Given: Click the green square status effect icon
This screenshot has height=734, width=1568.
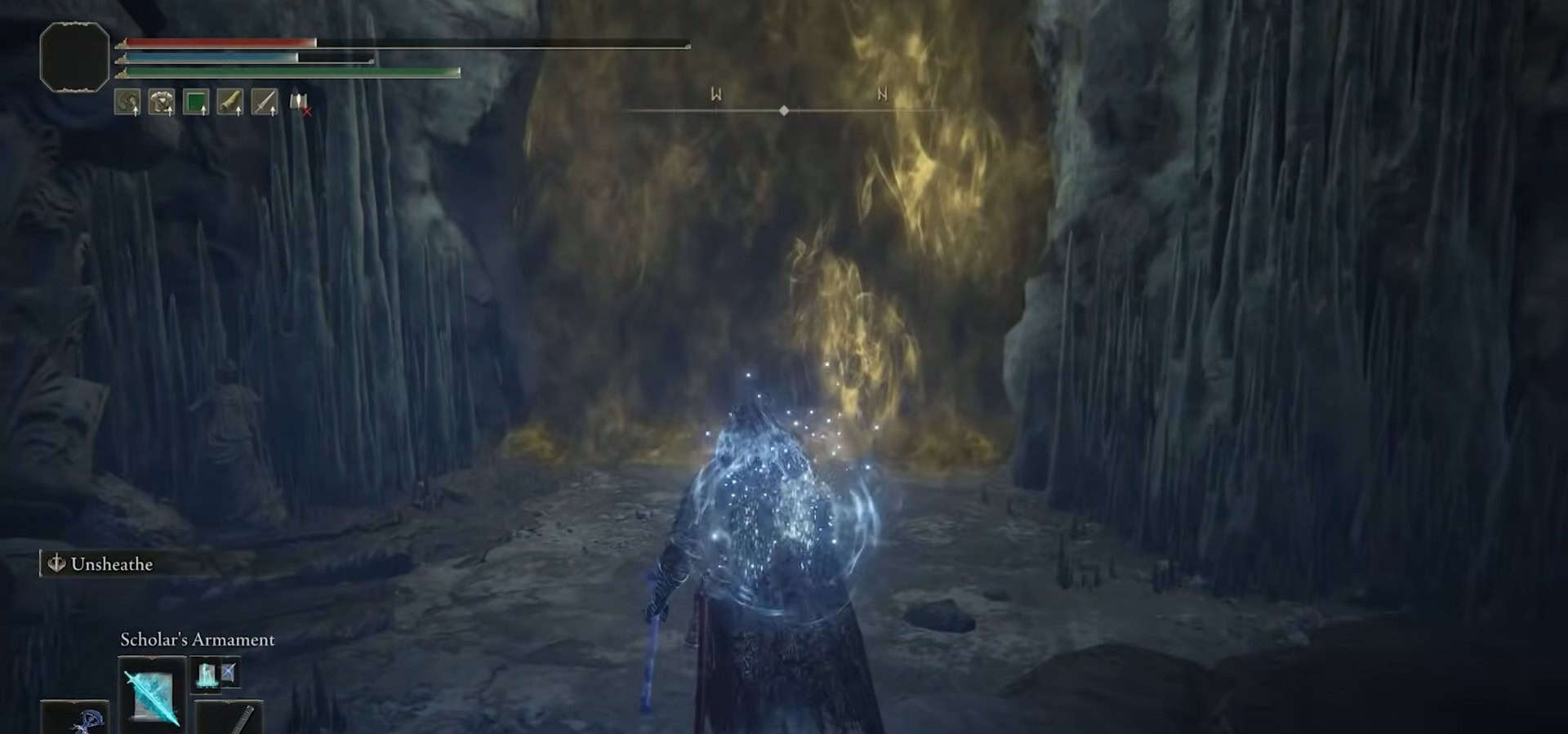Looking at the screenshot, I should pos(196,102).
